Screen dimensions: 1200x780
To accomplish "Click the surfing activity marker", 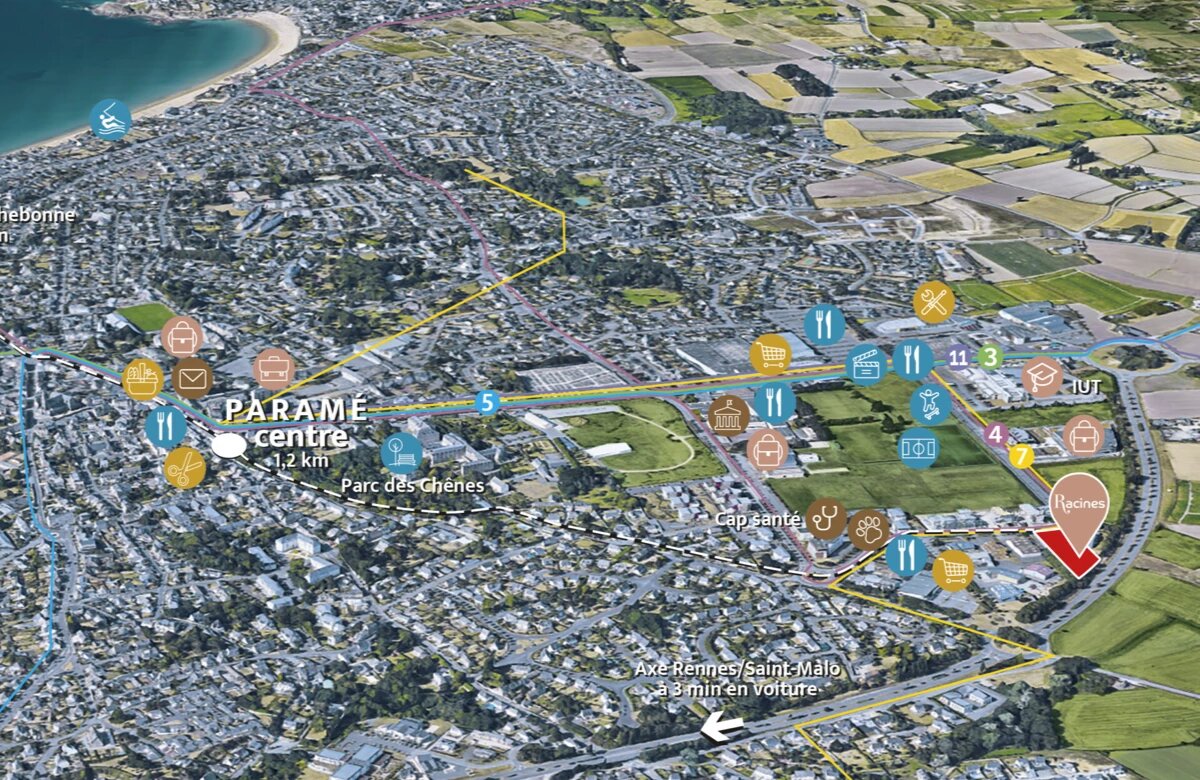I will pos(110,119).
